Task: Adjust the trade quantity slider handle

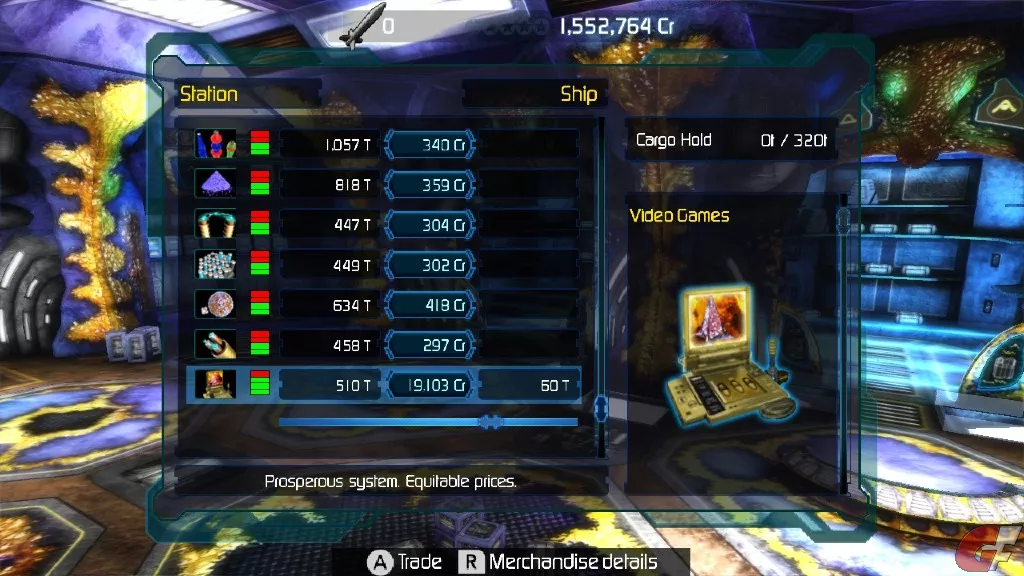Action: [490, 422]
